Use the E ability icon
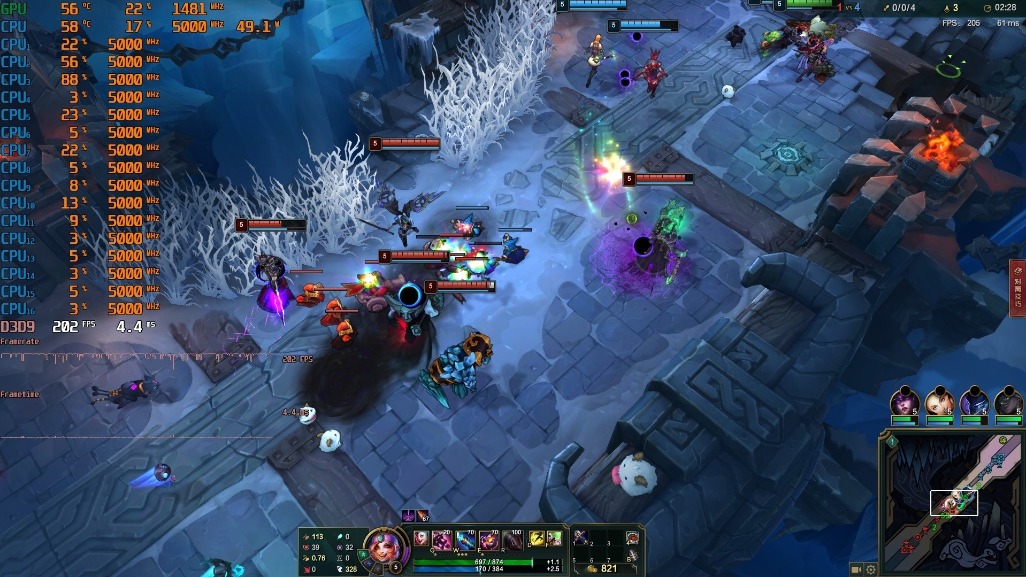The image size is (1026, 577). click(x=489, y=540)
